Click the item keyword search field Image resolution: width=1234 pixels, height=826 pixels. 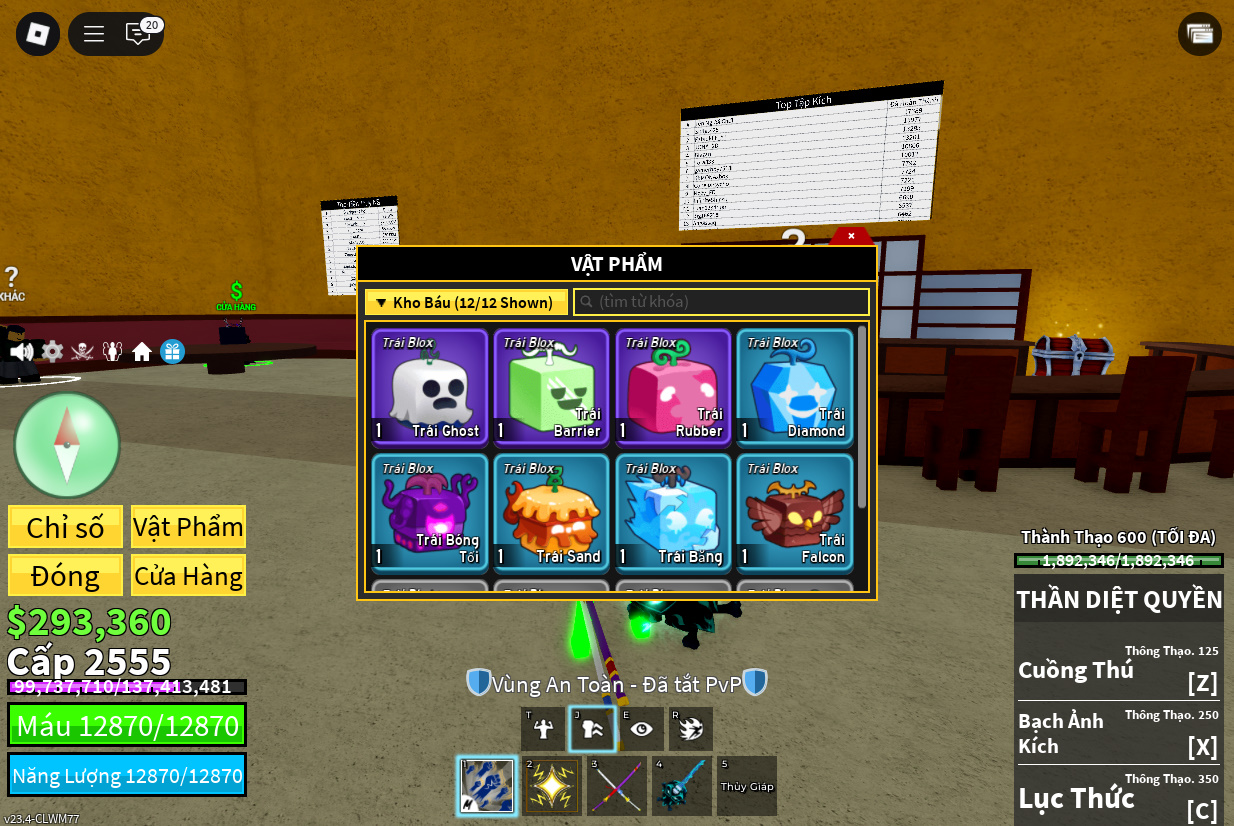coord(721,302)
